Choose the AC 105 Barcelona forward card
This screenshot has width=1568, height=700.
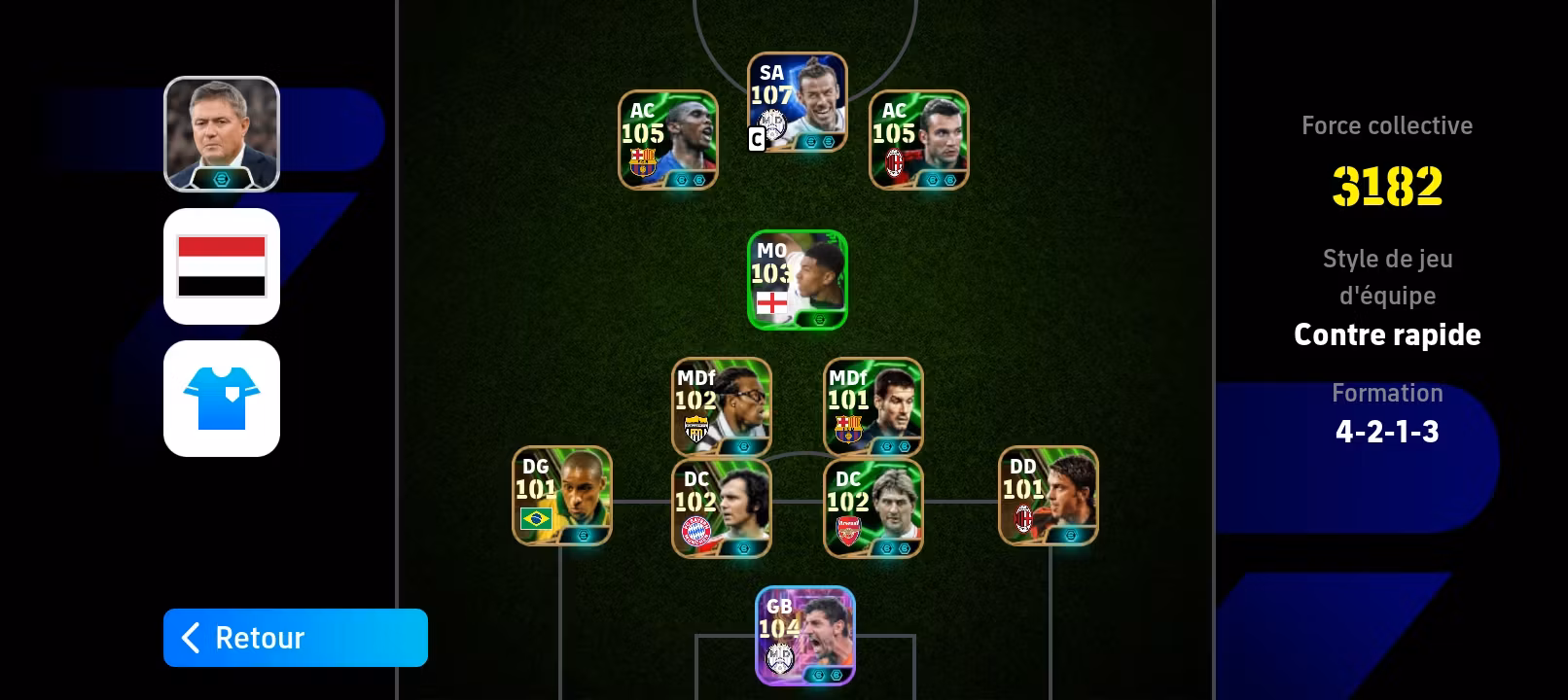tap(668, 140)
